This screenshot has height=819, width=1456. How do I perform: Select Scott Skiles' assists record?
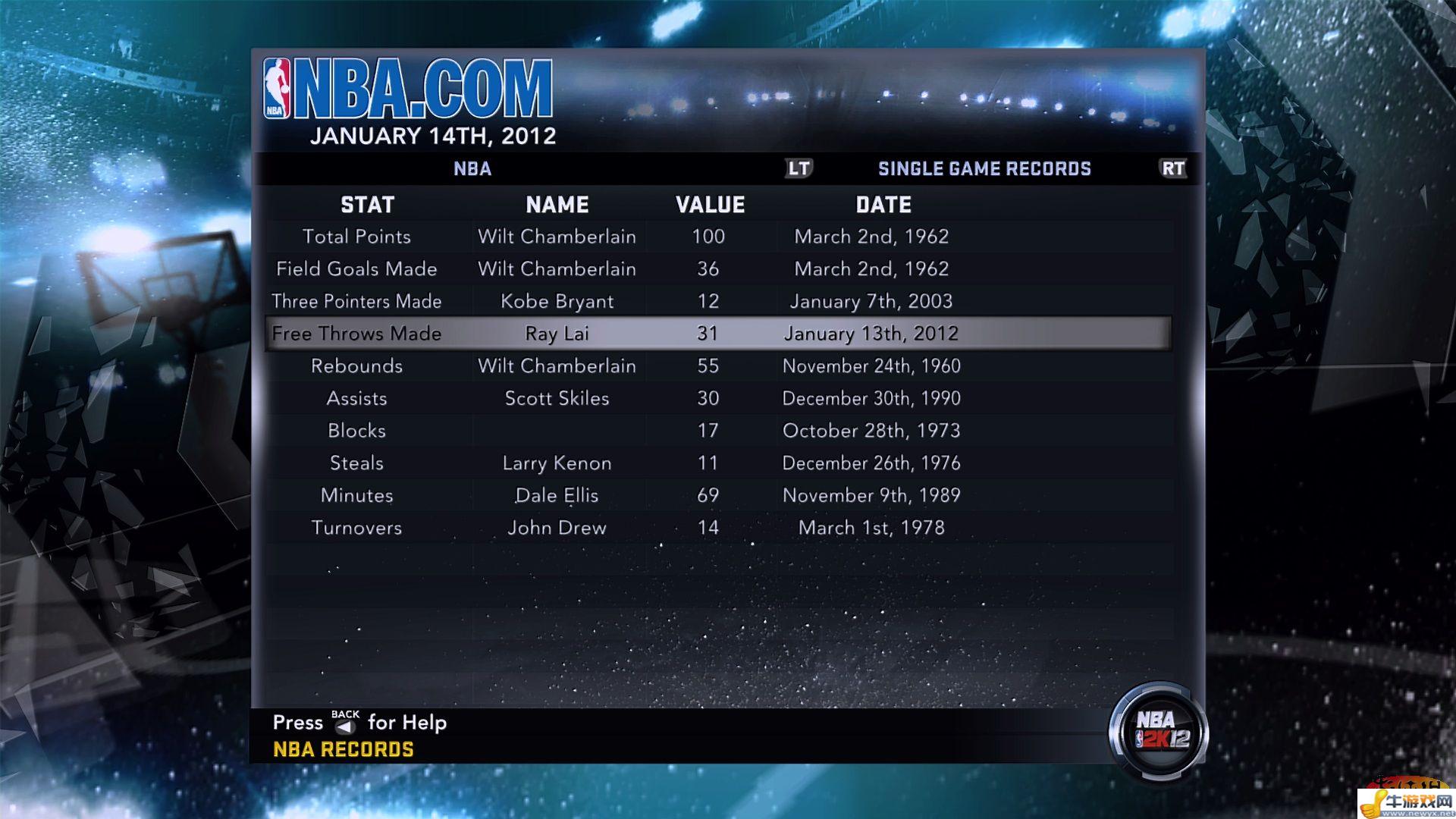tap(717, 397)
